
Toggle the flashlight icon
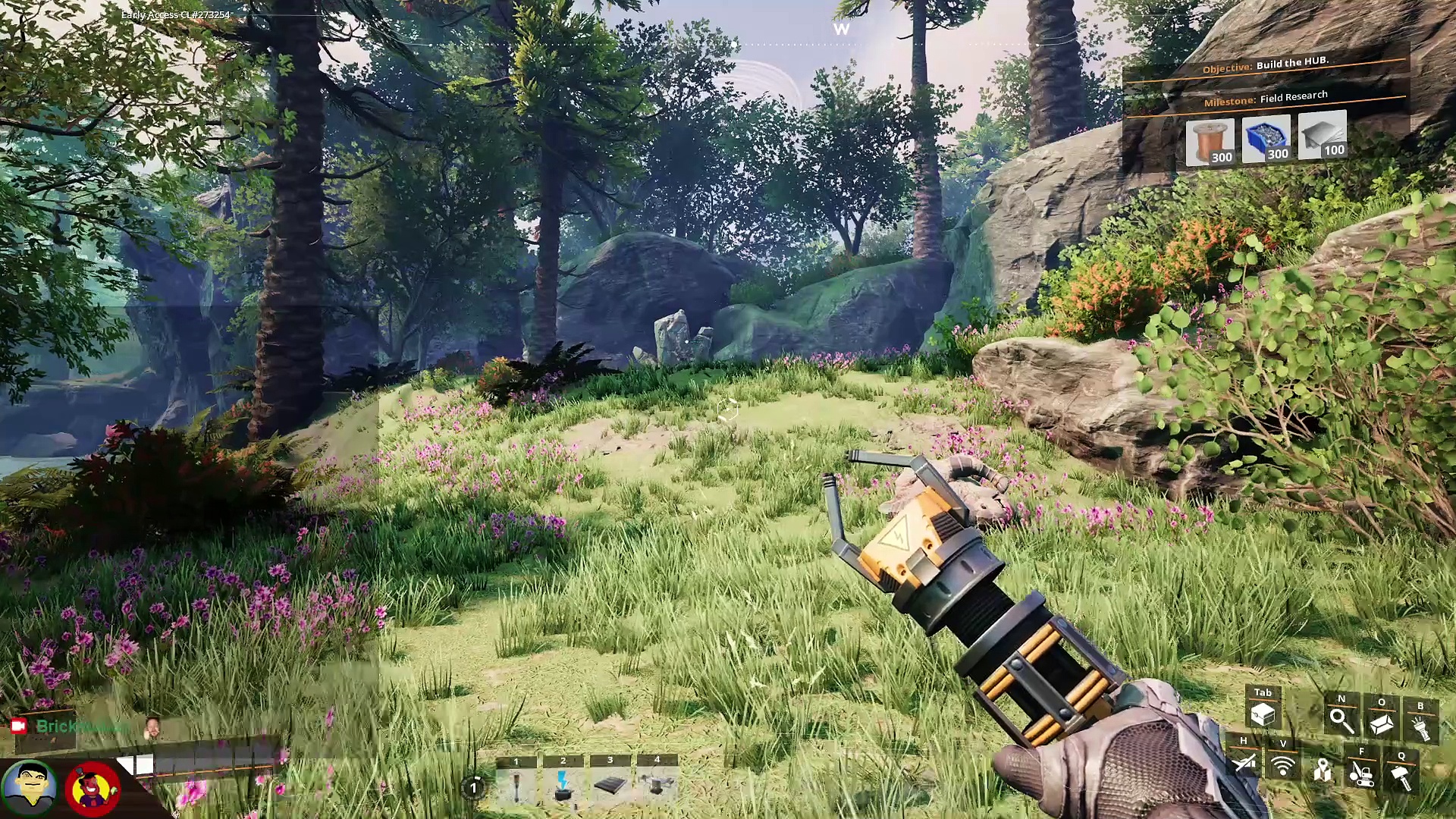pos(1420,727)
